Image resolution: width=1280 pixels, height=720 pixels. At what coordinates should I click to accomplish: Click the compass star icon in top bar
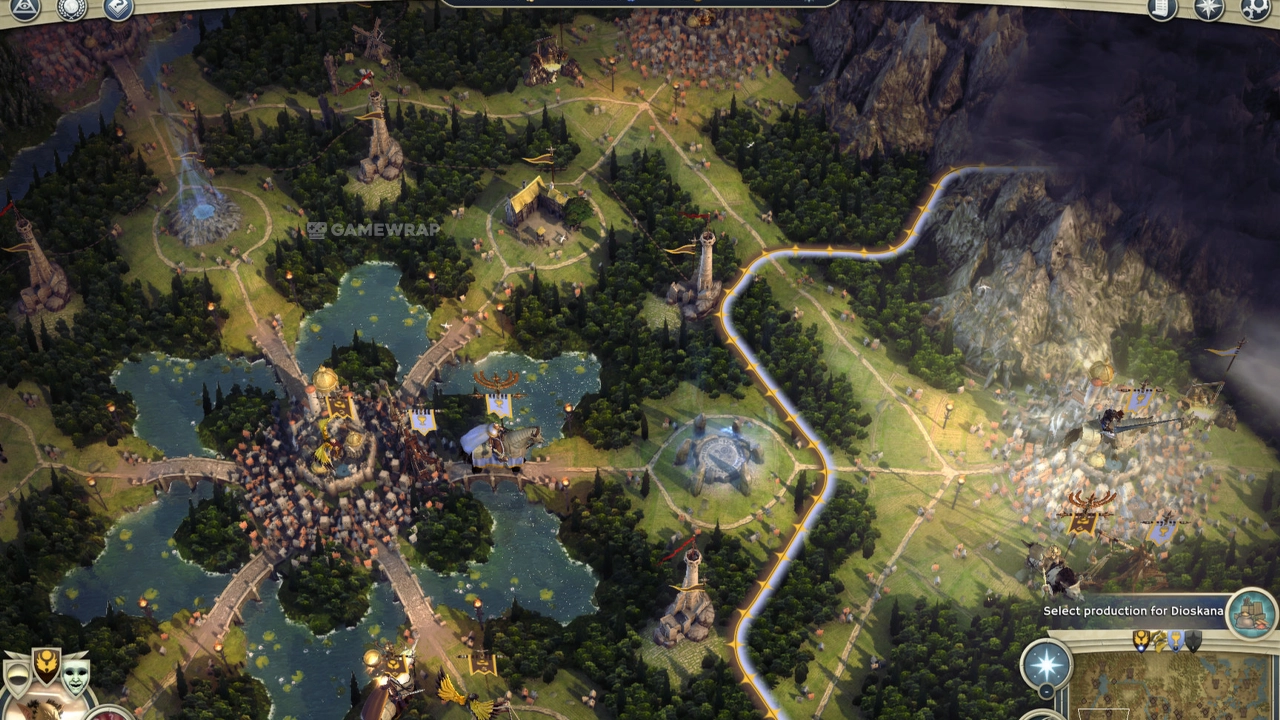pyautogui.click(x=1208, y=9)
